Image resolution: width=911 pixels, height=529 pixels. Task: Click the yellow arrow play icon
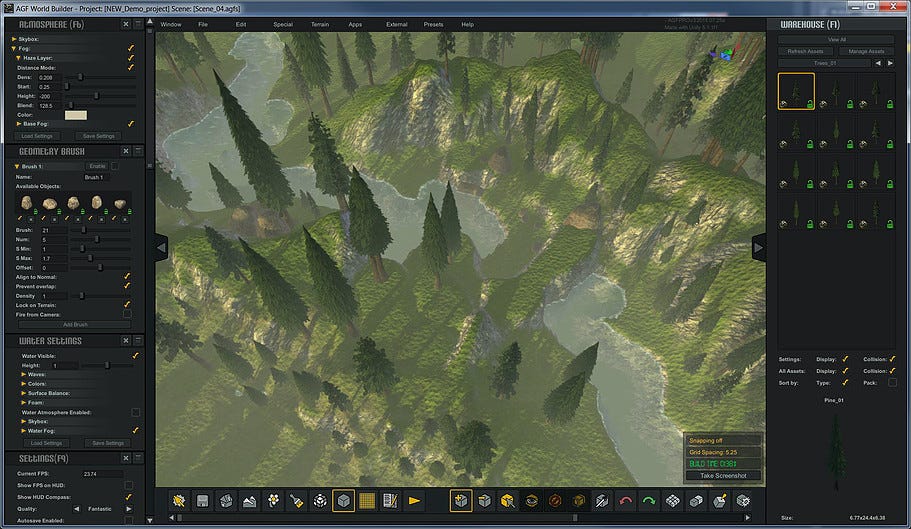tap(415, 500)
